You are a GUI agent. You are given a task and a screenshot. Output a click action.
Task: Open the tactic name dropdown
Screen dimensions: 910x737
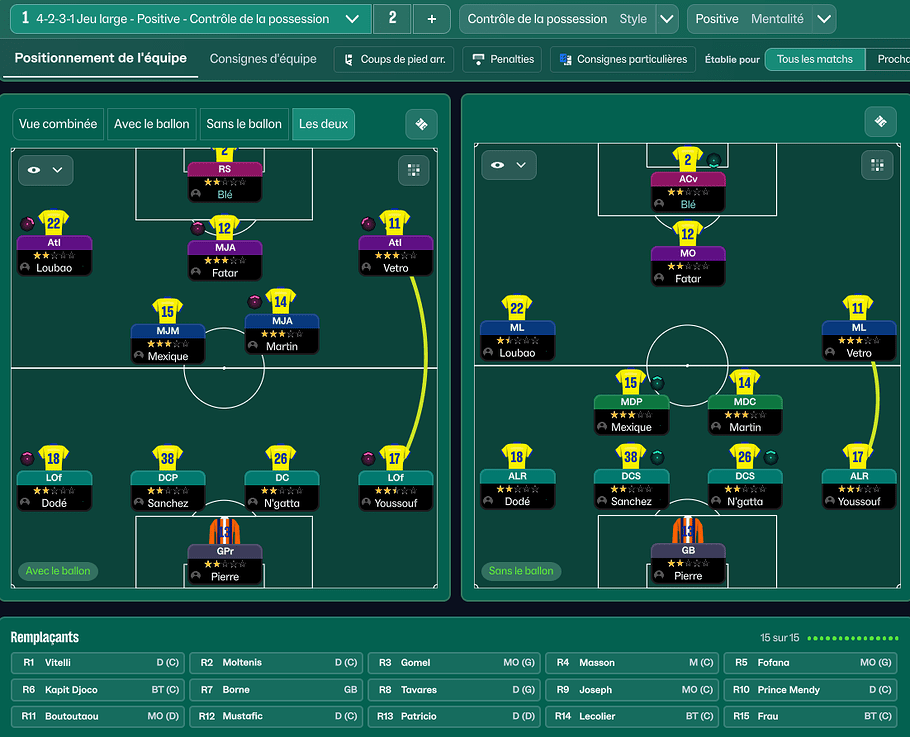click(x=351, y=19)
